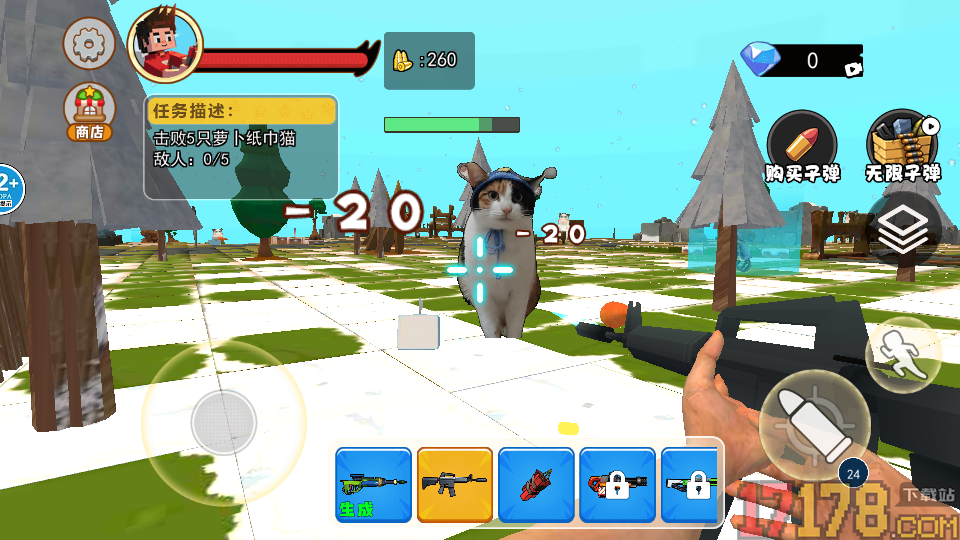This screenshot has height=540, width=960.
Task: Choose the red dynamite bundle slot
Action: point(536,485)
